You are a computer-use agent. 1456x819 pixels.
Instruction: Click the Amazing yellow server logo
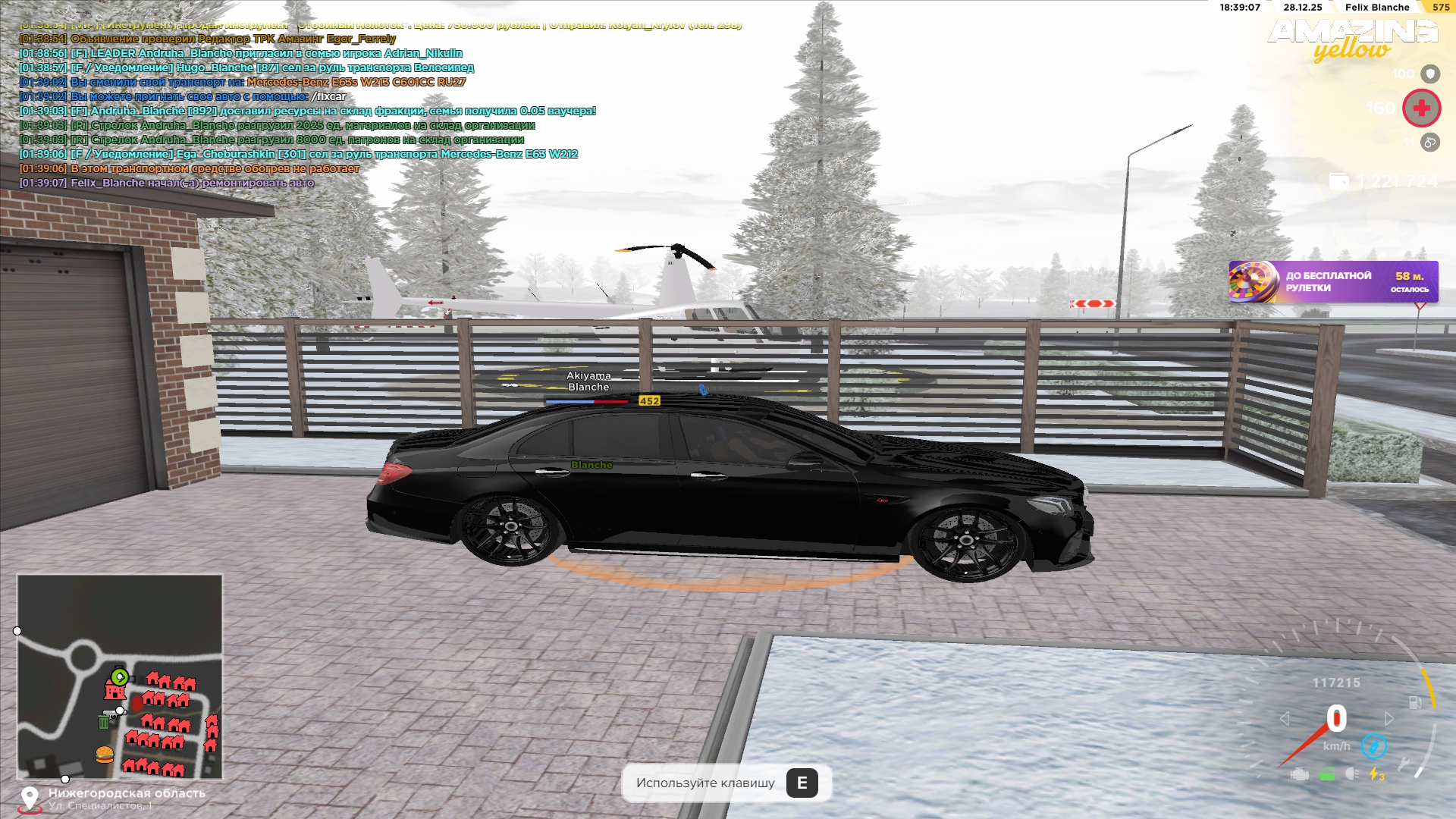coord(1352,39)
